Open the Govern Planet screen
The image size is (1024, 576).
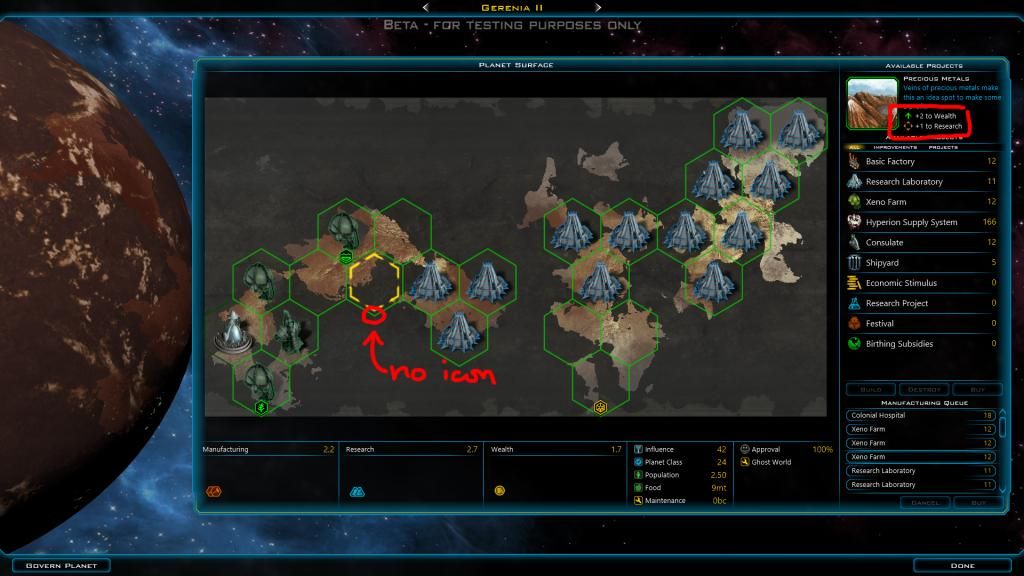pyautogui.click(x=55, y=566)
